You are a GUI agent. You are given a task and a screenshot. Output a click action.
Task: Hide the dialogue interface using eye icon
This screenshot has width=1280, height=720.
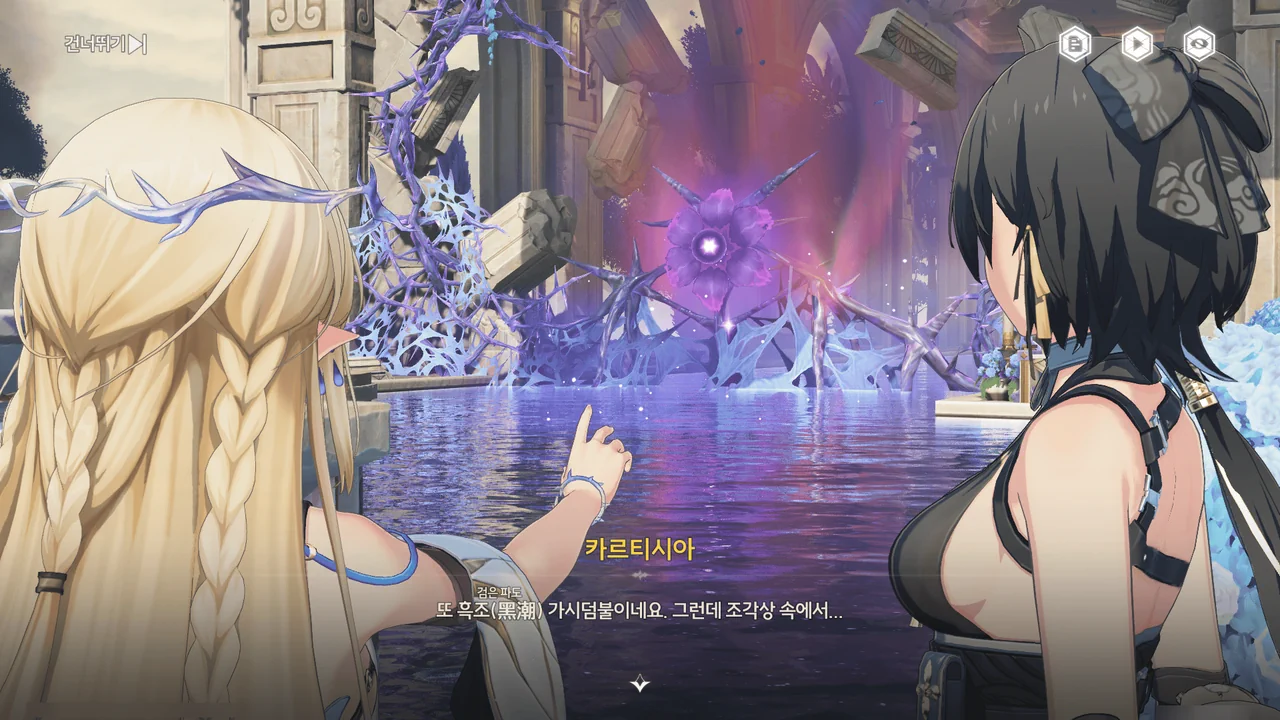click(x=1198, y=43)
